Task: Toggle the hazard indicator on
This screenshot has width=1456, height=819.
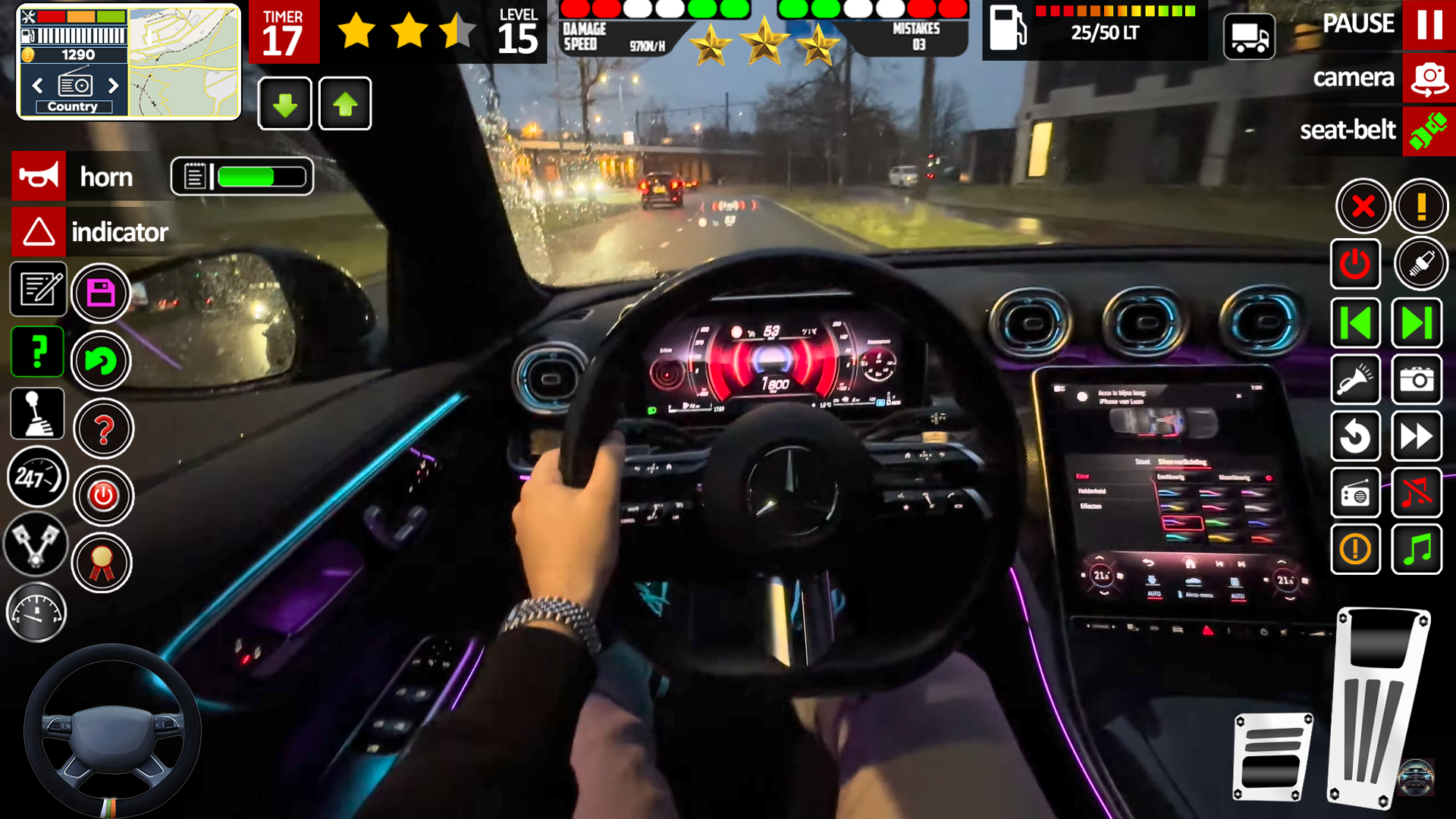Action: click(x=38, y=232)
